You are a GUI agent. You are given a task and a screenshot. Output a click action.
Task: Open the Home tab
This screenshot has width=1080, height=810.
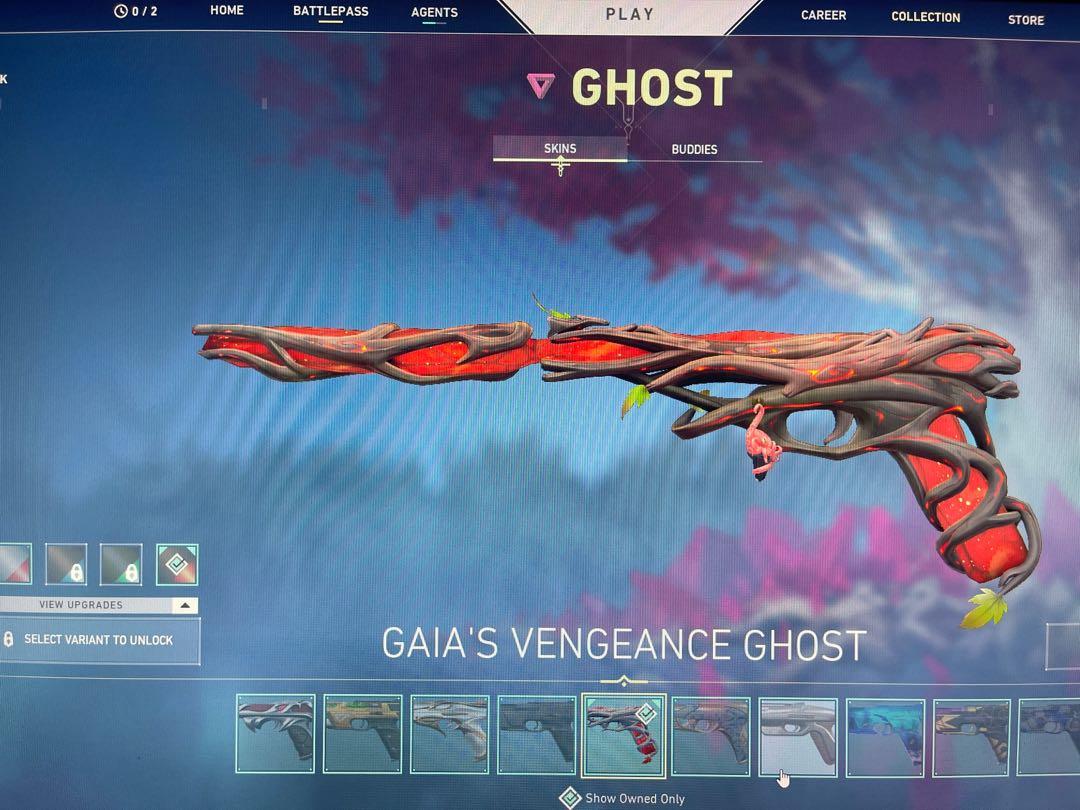point(227,11)
